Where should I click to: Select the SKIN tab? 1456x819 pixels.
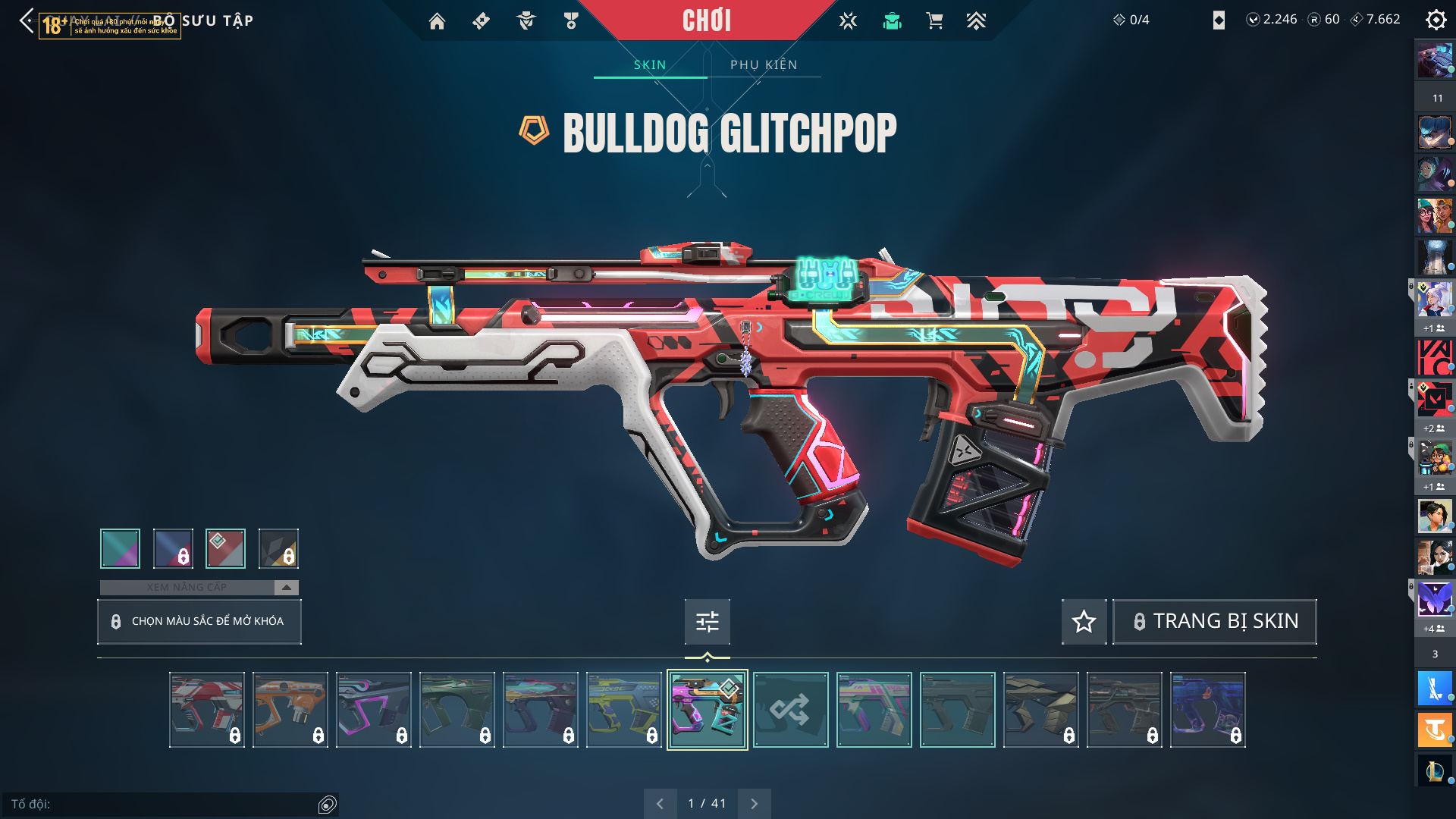click(650, 65)
